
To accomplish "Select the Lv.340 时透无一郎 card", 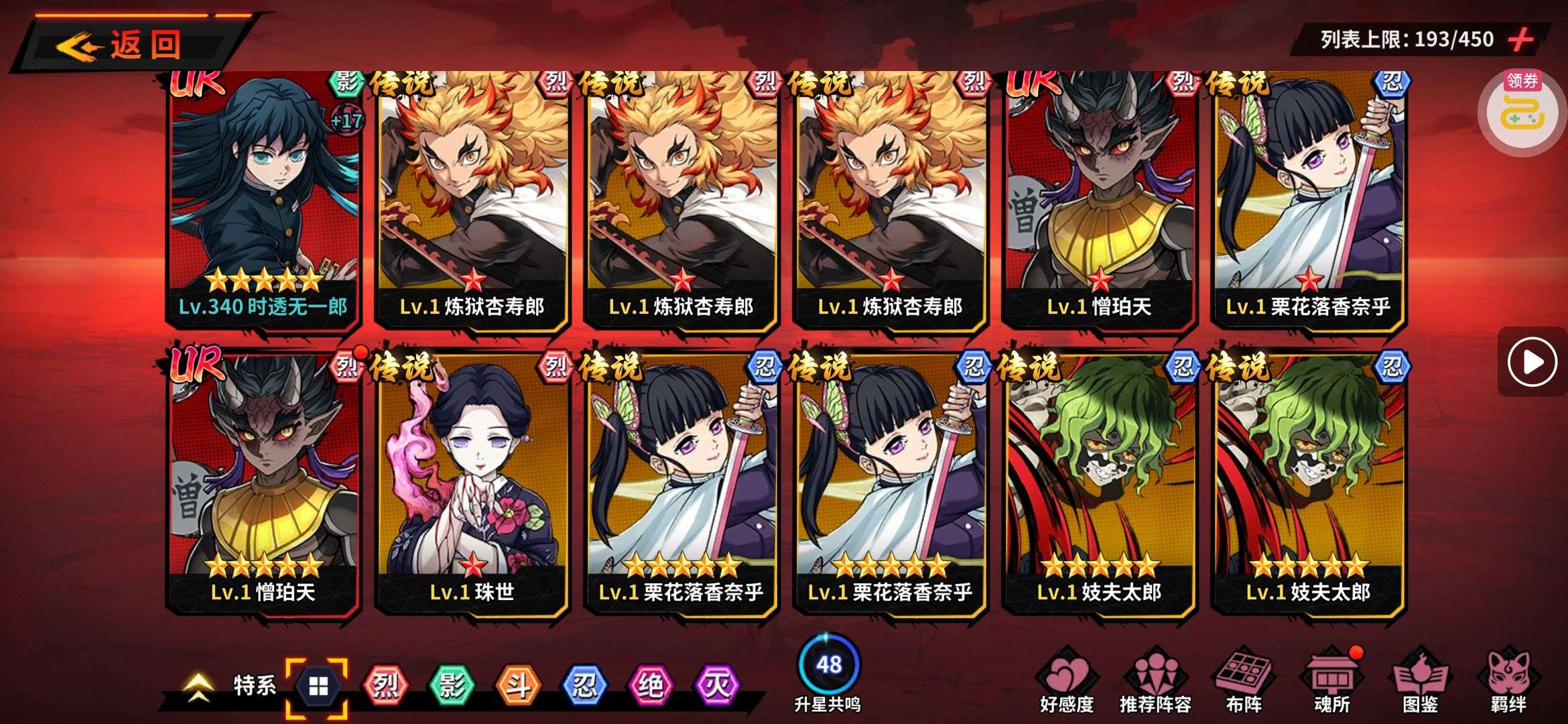I will pyautogui.click(x=263, y=201).
